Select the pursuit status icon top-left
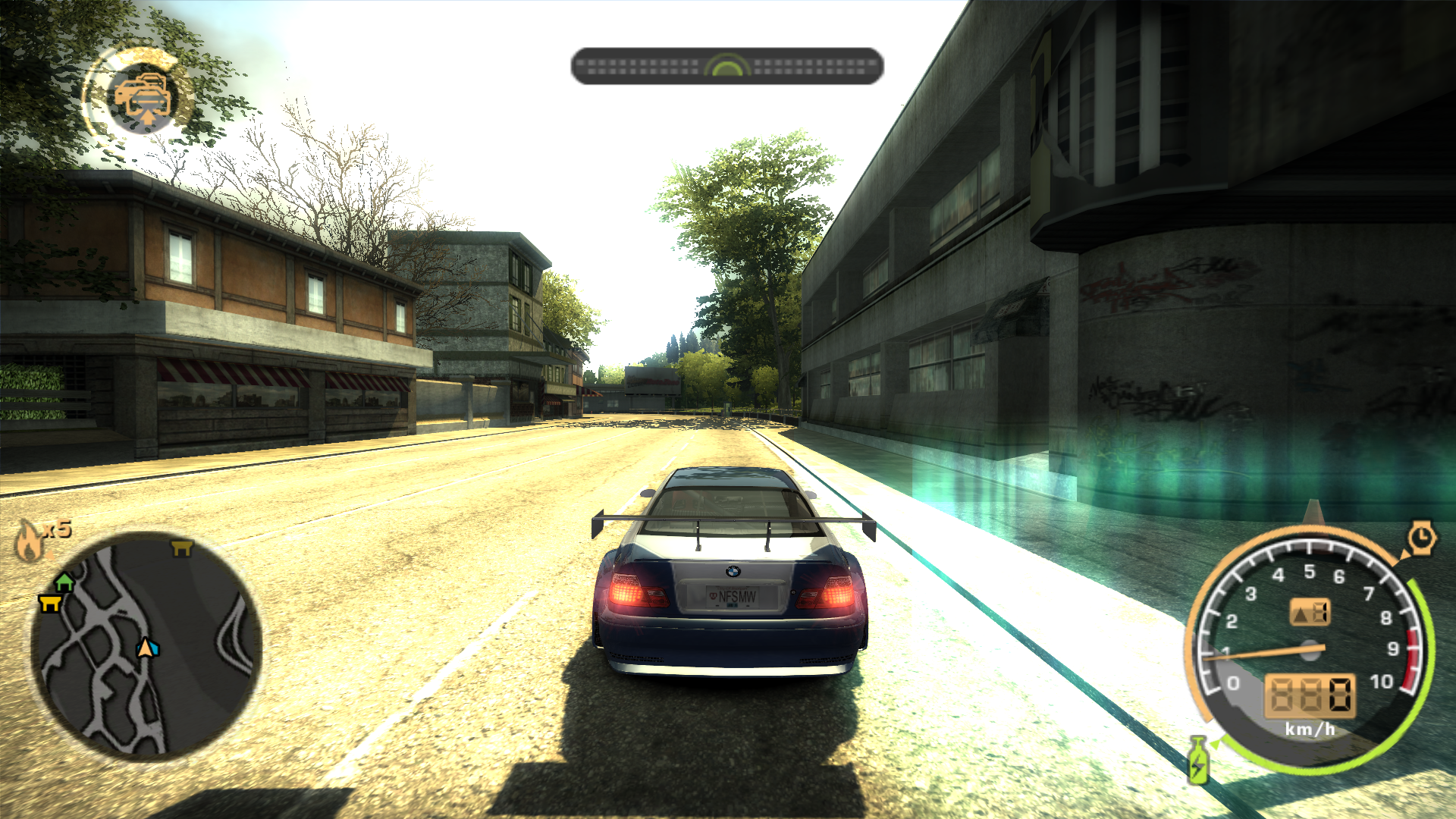The image size is (1456, 819). click(143, 97)
